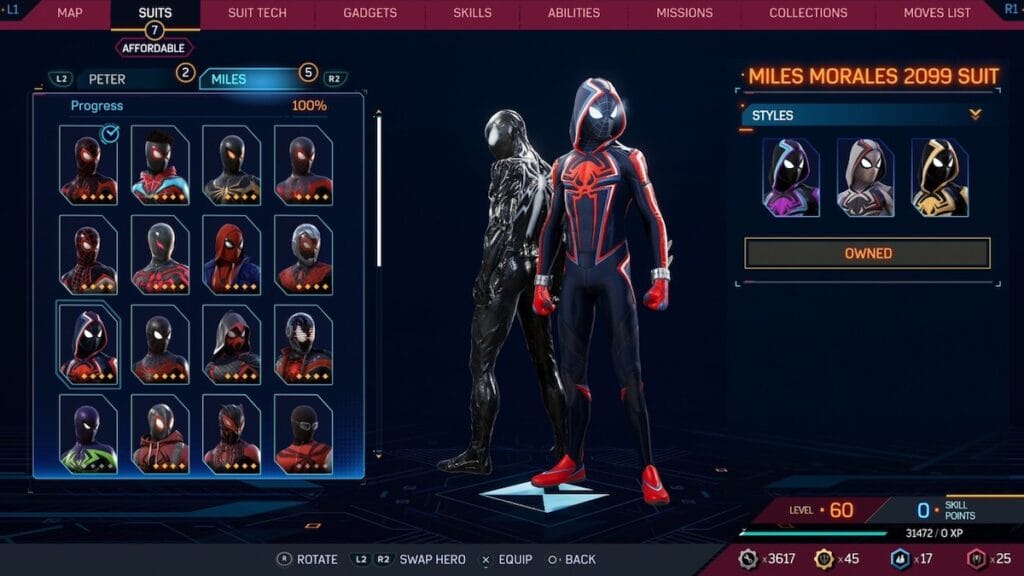The width and height of the screenshot is (1024, 576).
Task: Choose the purple hooded suit style
Action: (790, 178)
